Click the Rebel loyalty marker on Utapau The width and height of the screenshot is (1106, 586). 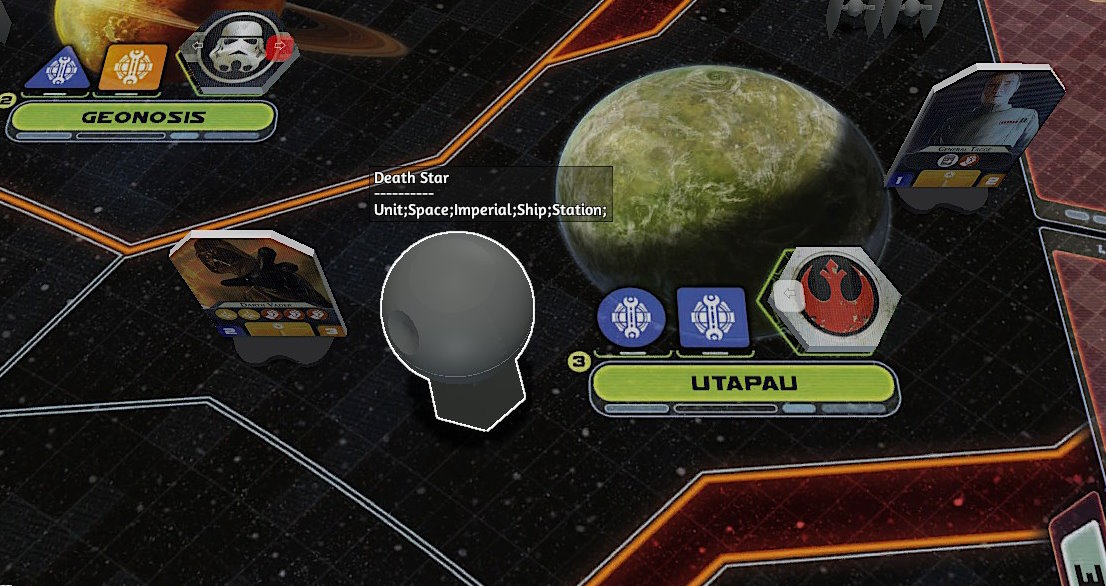(x=832, y=295)
